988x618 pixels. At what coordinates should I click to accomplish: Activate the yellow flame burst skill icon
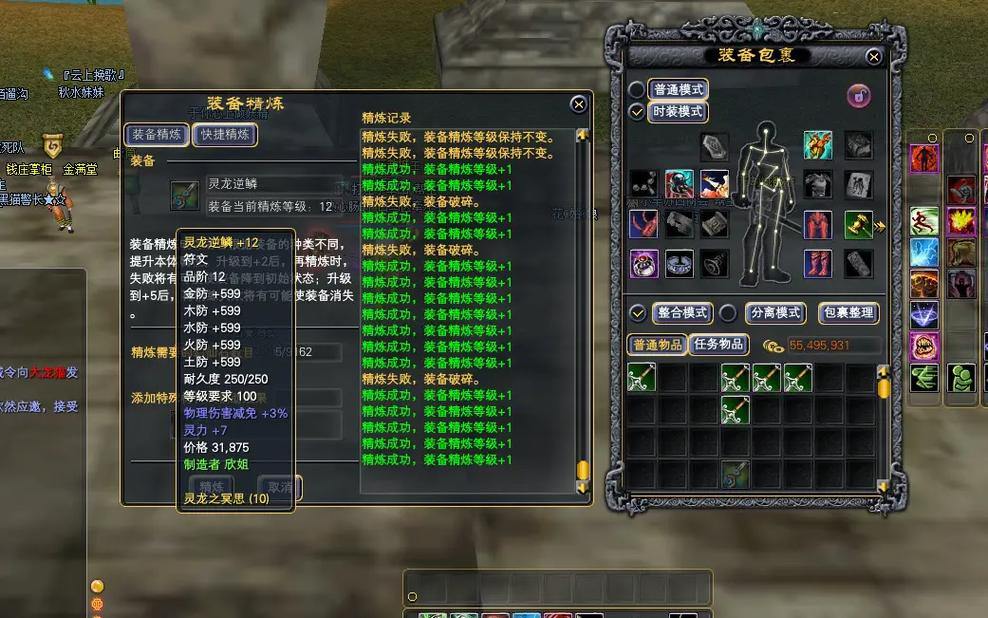coord(962,221)
